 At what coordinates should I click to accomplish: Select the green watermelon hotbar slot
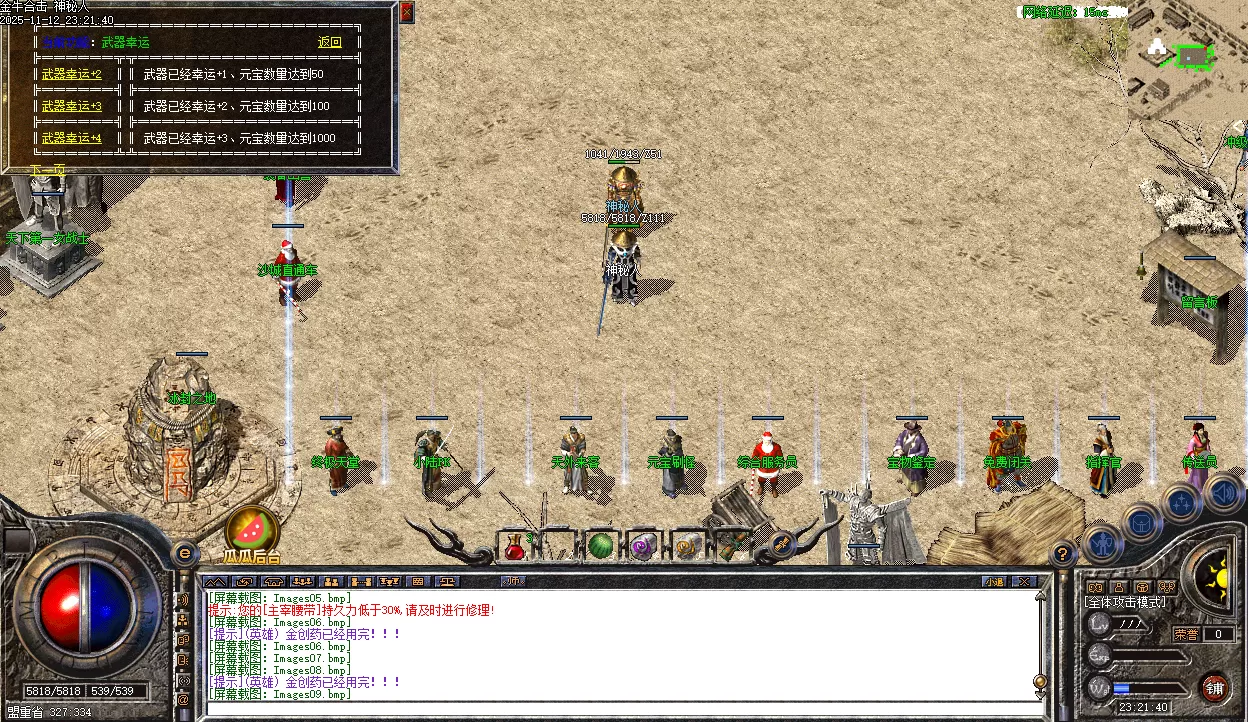coord(600,546)
